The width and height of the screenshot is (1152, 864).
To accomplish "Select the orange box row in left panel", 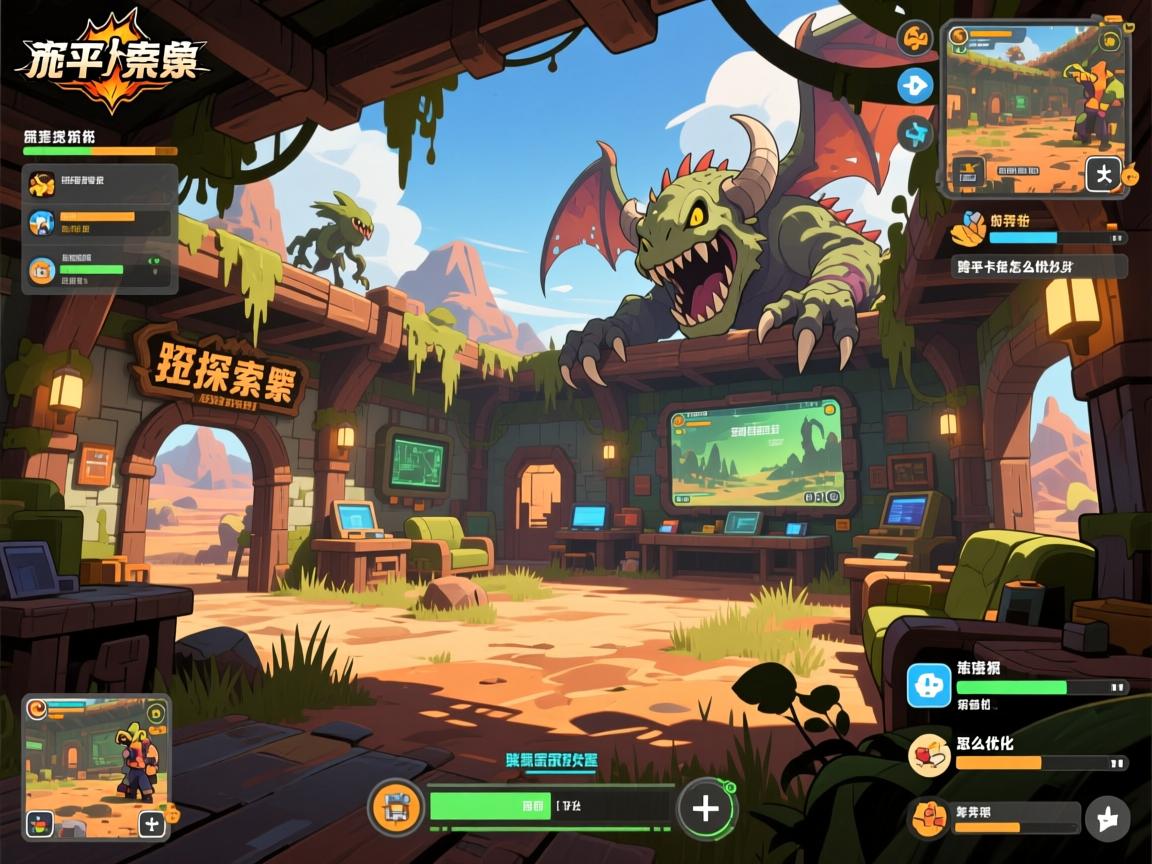I will tap(100, 270).
